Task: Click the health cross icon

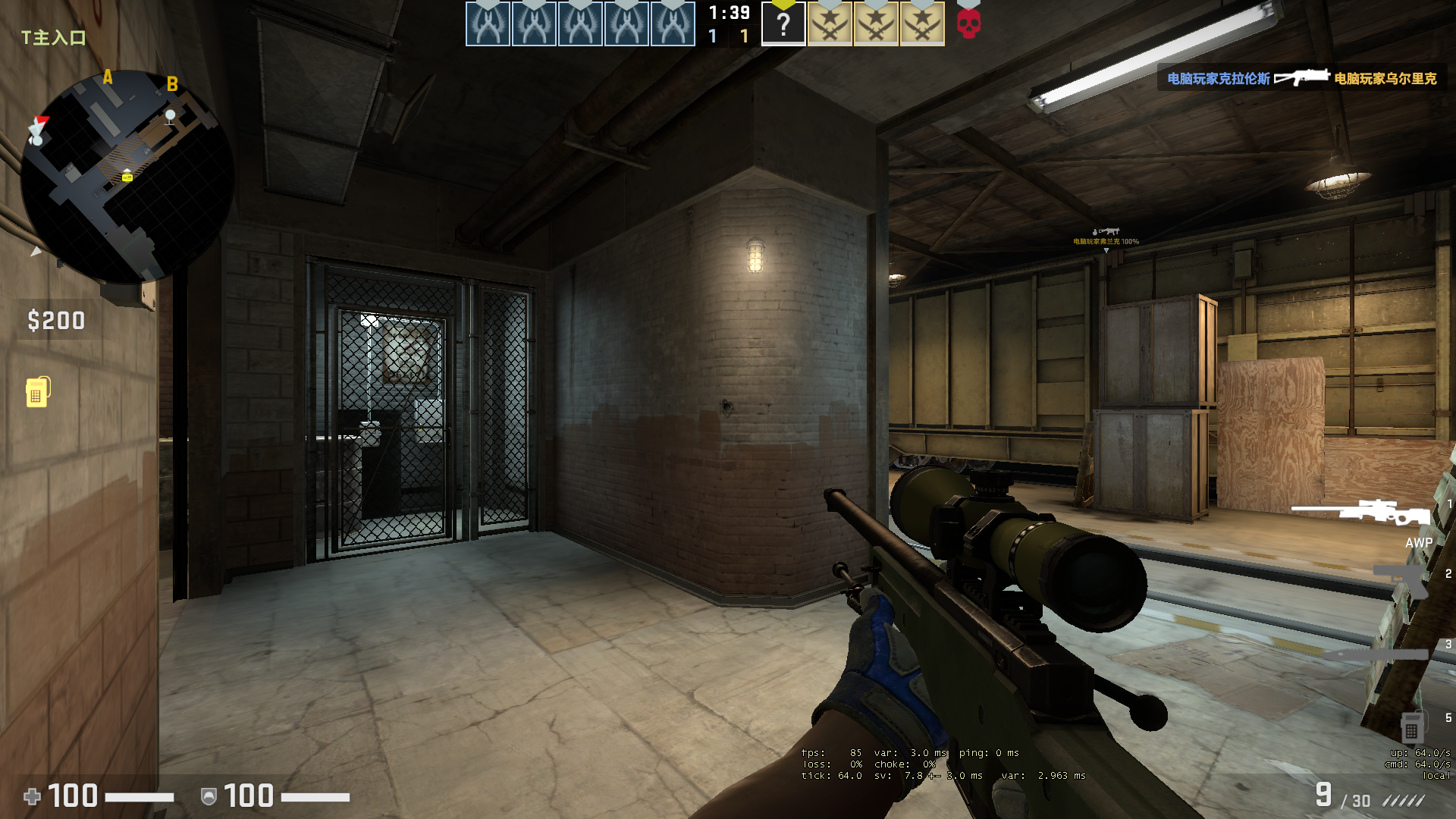Action: (31, 797)
